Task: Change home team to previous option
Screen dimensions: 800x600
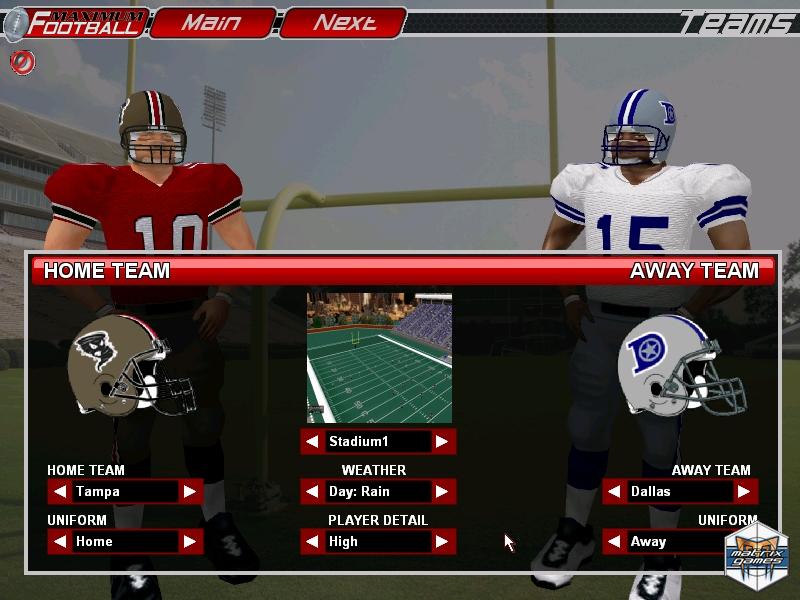Action: 60,491
